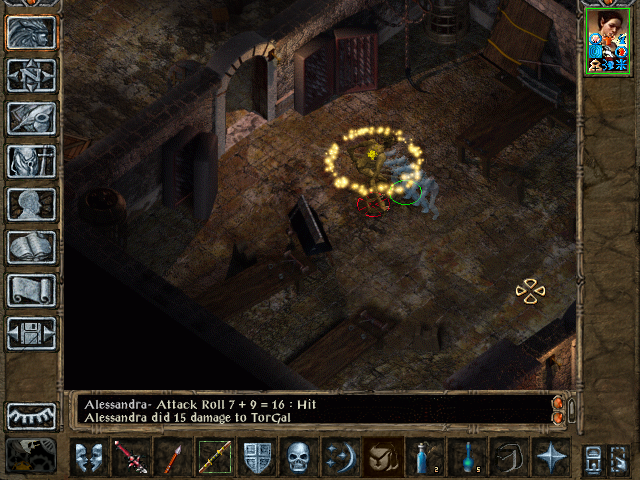The height and width of the screenshot is (480, 640).
Task: Return to the game world view
Action: pyautogui.click(x=32, y=32)
